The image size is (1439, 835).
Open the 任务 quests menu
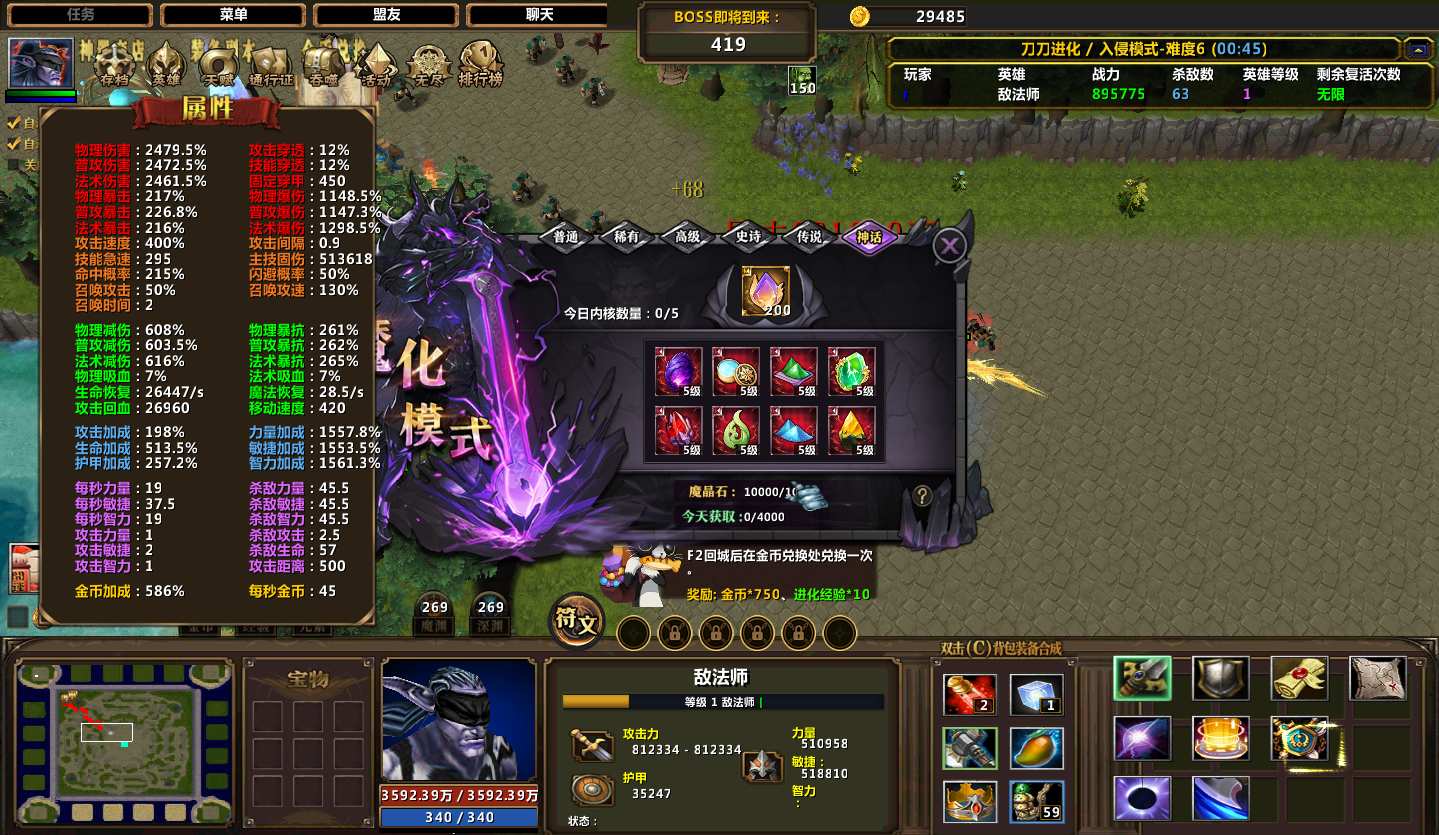click(x=80, y=15)
